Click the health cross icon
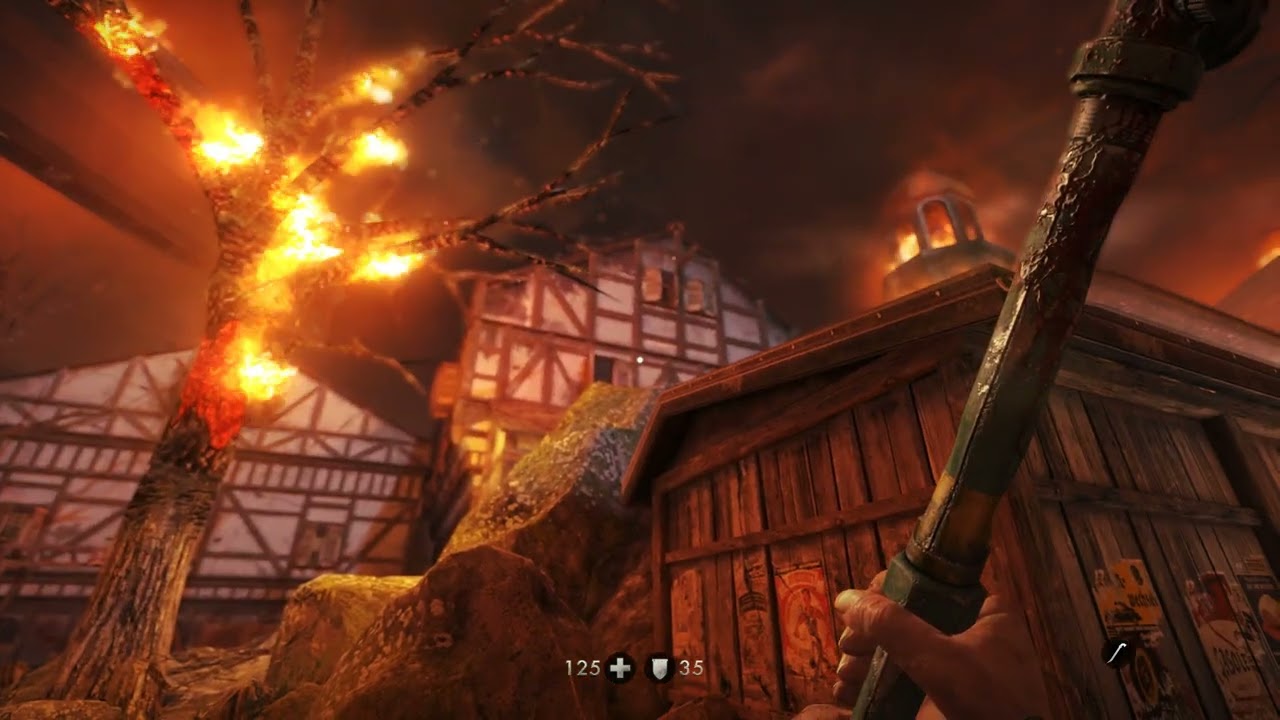Viewport: 1280px width, 720px height. click(x=620, y=668)
